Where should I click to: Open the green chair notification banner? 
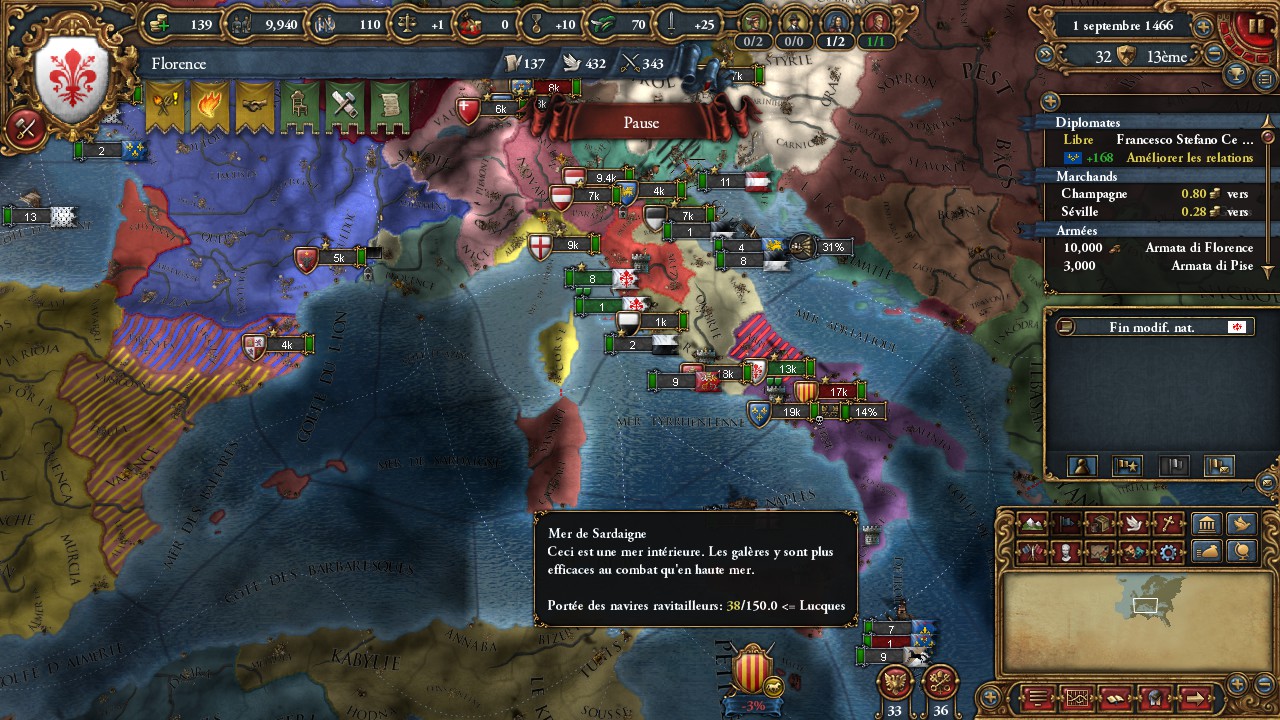[x=299, y=107]
